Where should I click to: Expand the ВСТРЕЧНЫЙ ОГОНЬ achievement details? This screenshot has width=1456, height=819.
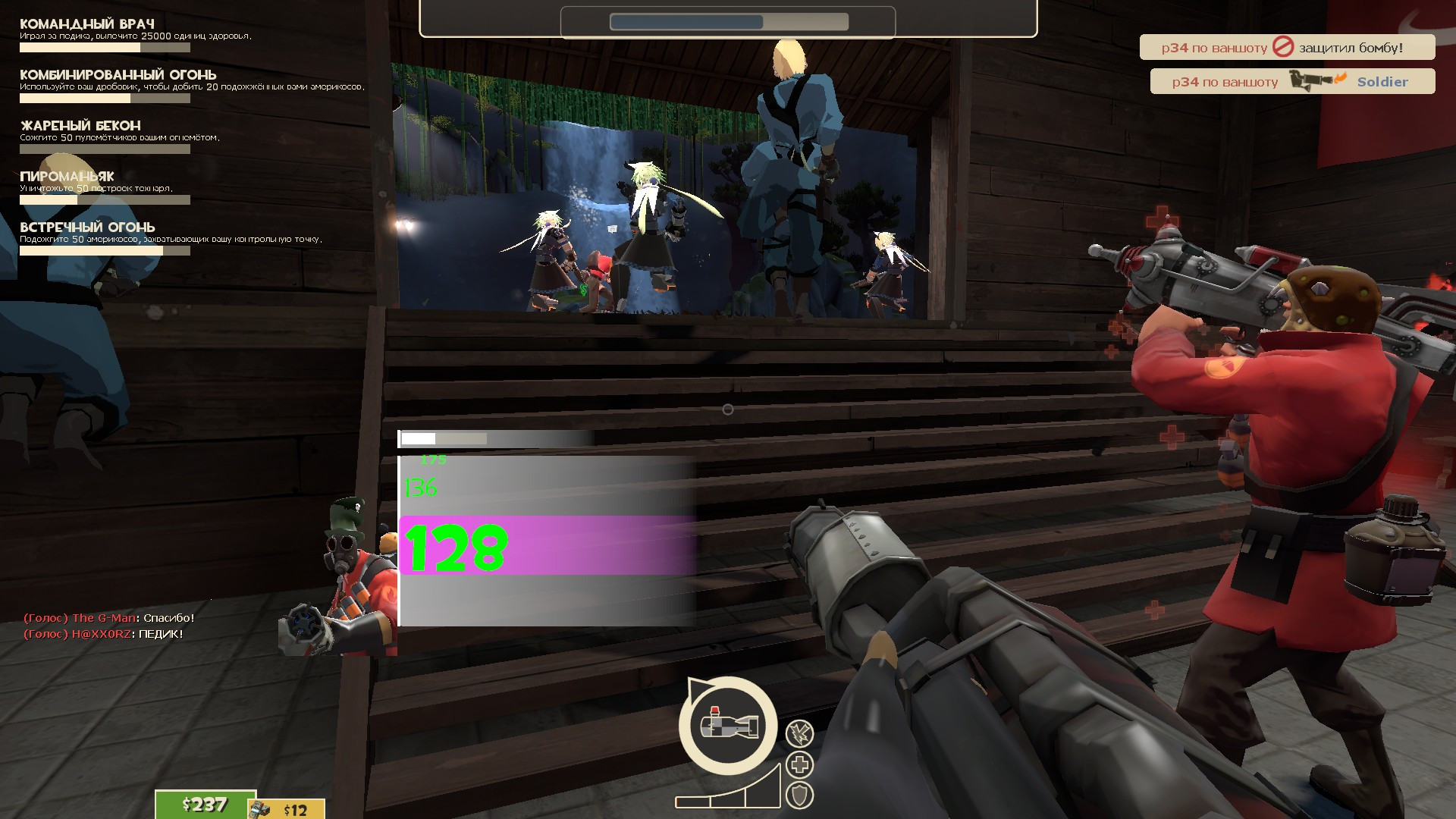click(87, 227)
